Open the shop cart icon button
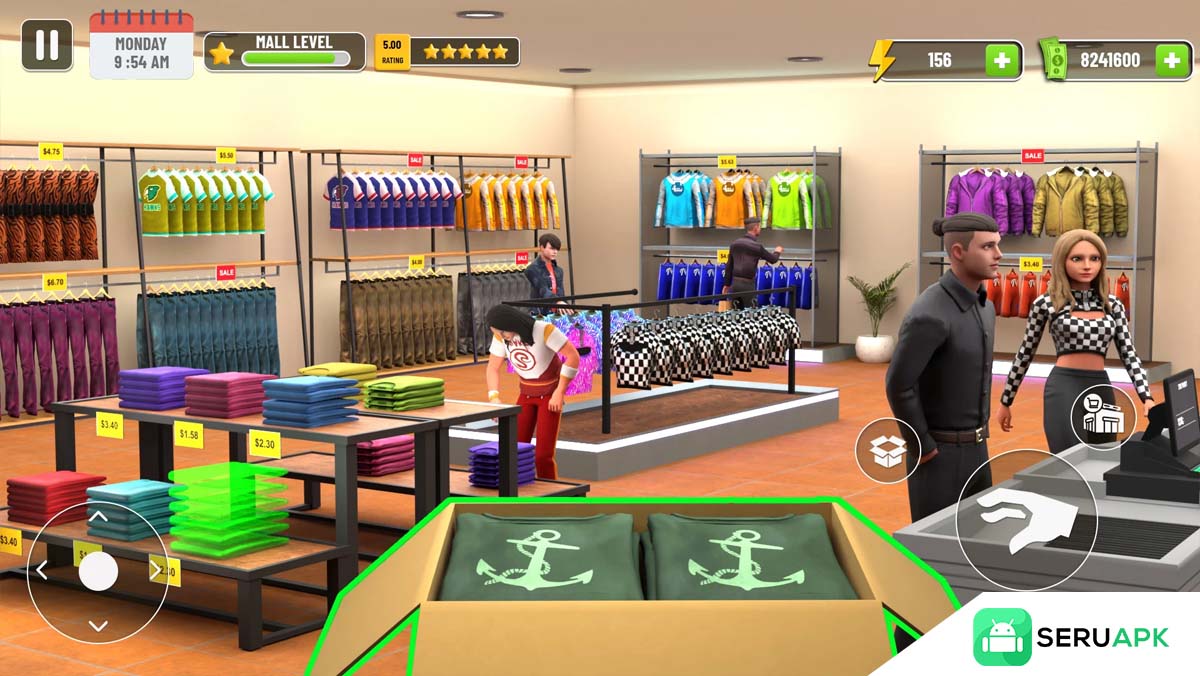This screenshot has width=1200, height=676. point(1103,416)
